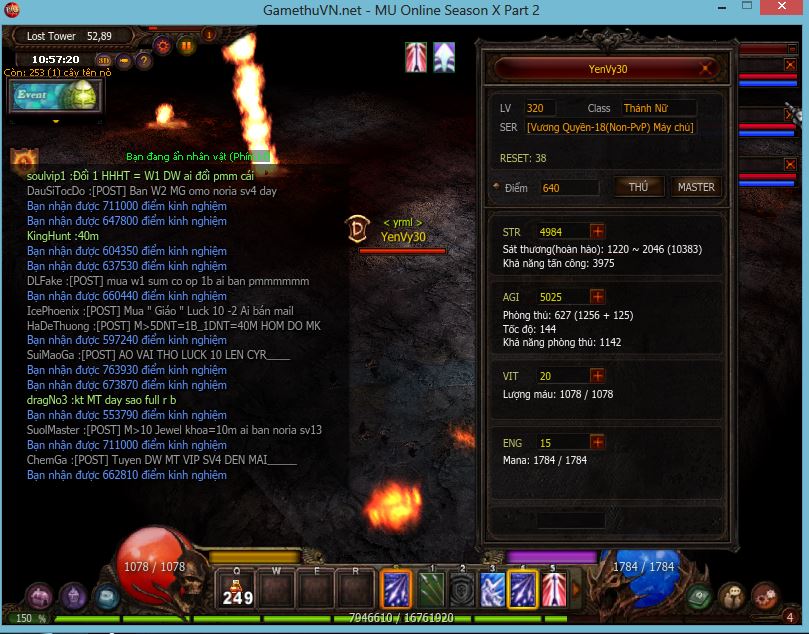This screenshot has width=809, height=634.
Task: Add a point to AGI
Action: click(x=597, y=297)
